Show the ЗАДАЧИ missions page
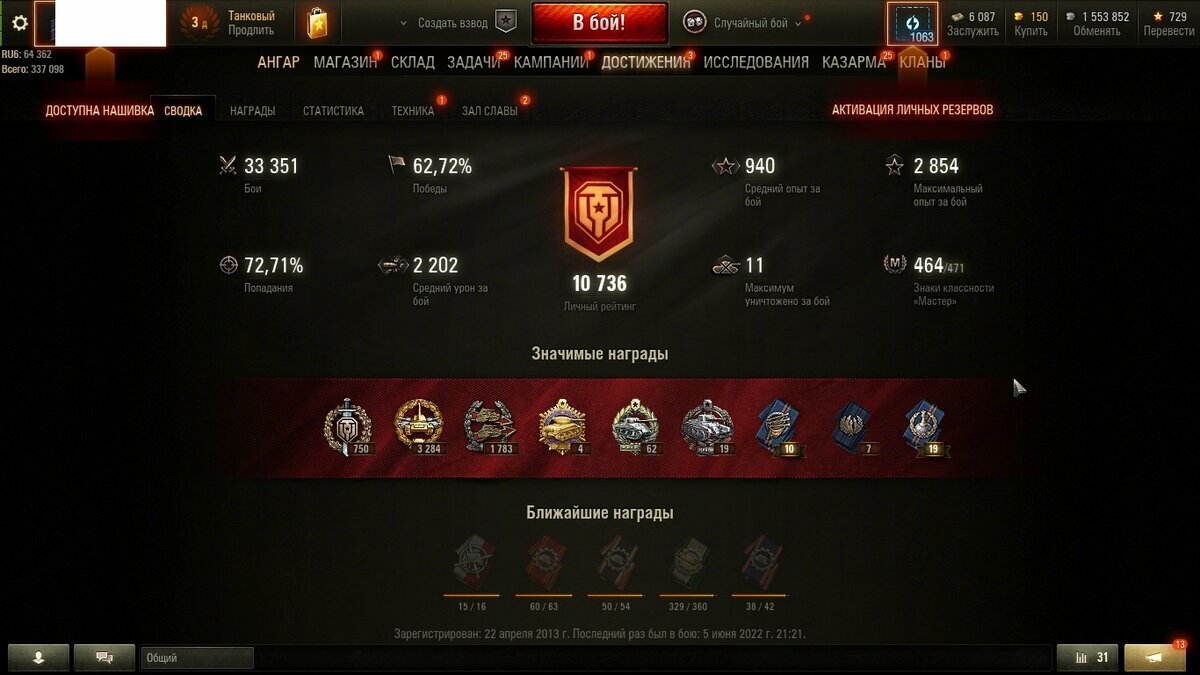The width and height of the screenshot is (1200, 675). pyautogui.click(x=474, y=62)
